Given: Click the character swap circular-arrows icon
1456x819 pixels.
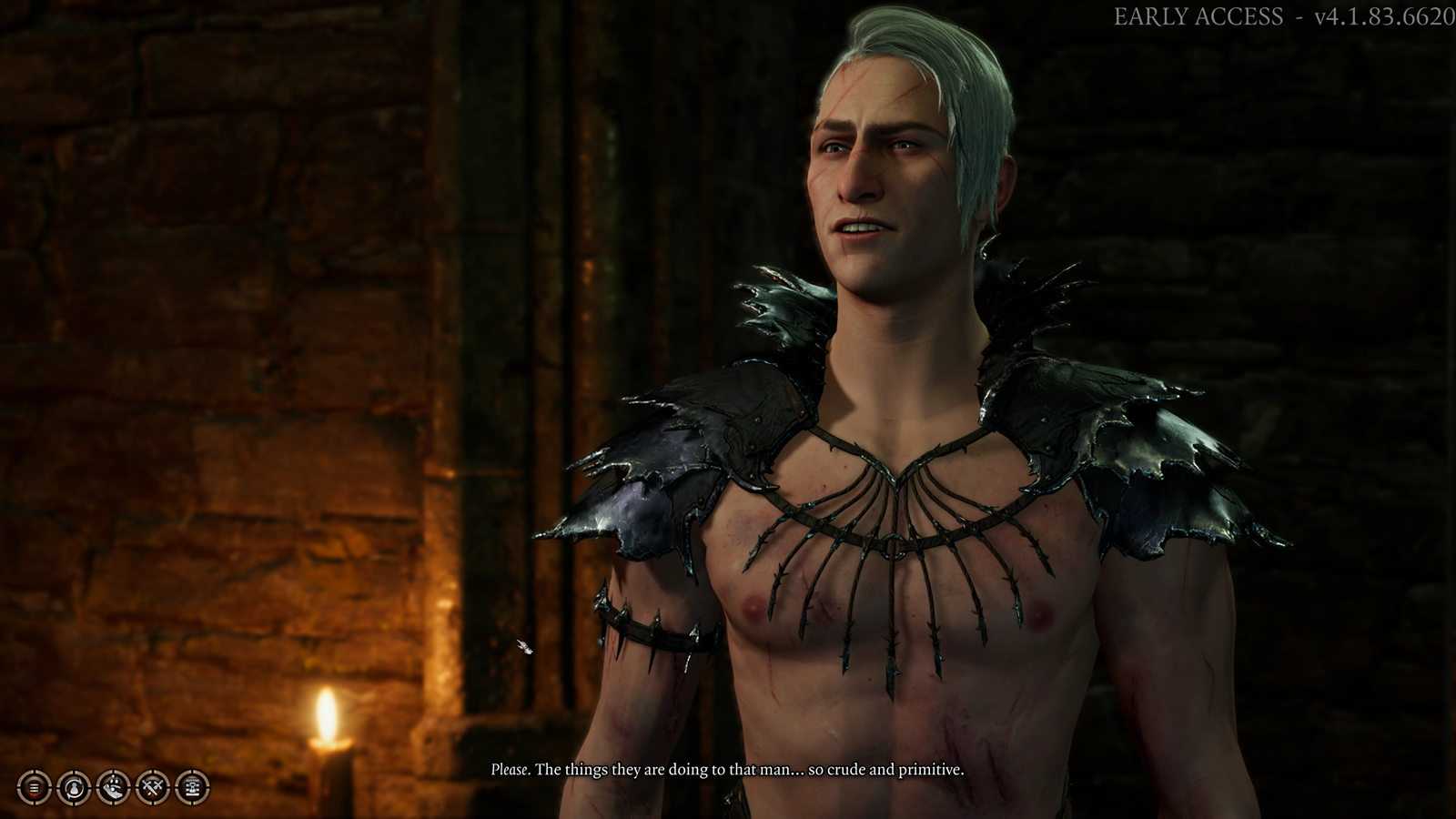Looking at the screenshot, I should (x=74, y=787).
